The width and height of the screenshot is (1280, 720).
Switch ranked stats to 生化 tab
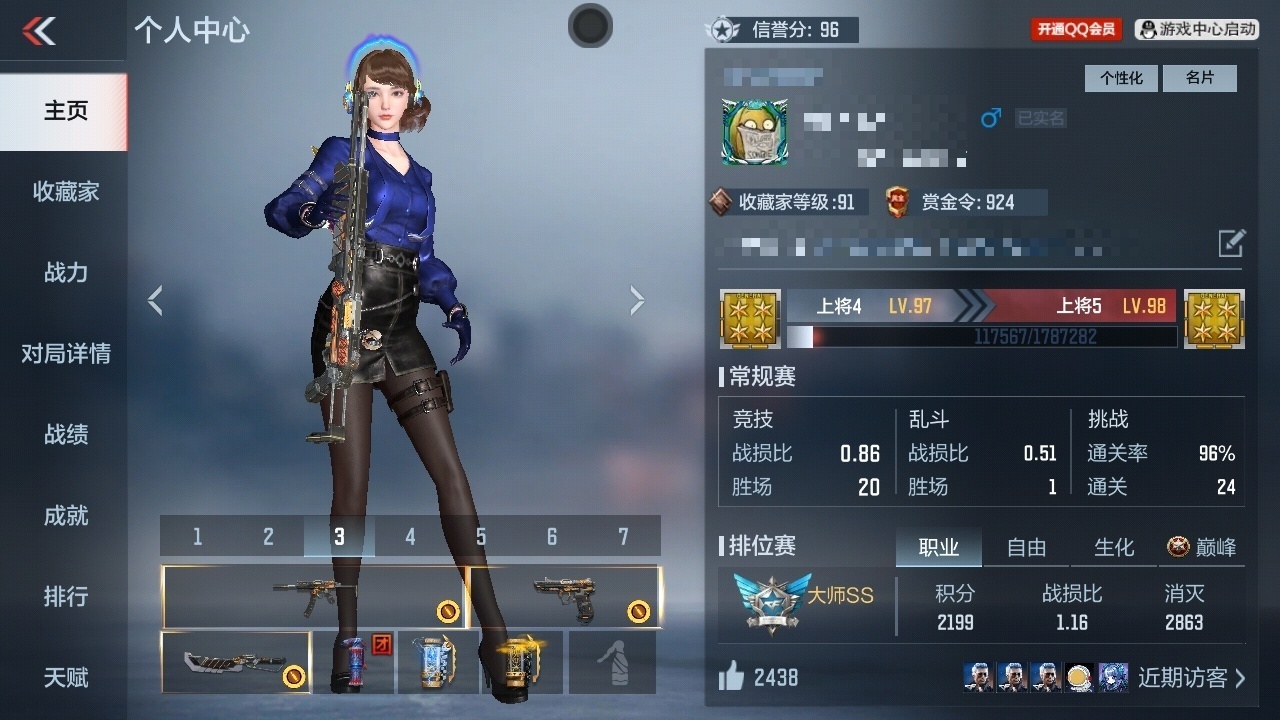pos(1114,547)
